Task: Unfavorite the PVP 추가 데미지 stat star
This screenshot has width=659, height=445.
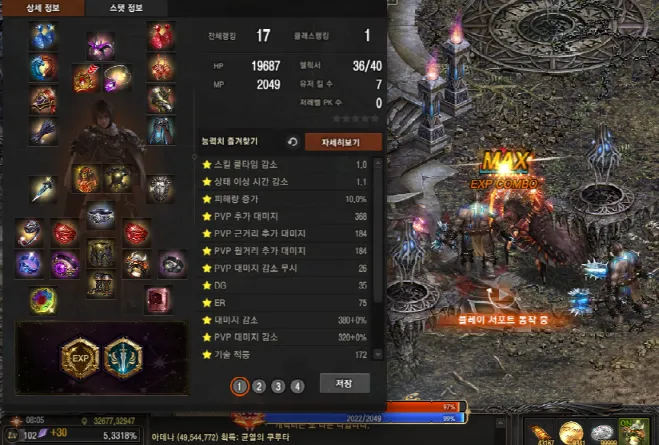Action: [x=207, y=215]
